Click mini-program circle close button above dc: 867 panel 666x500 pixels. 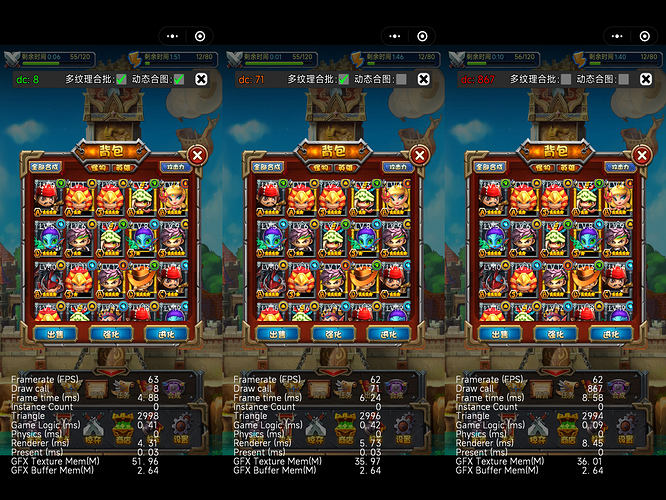(644, 35)
